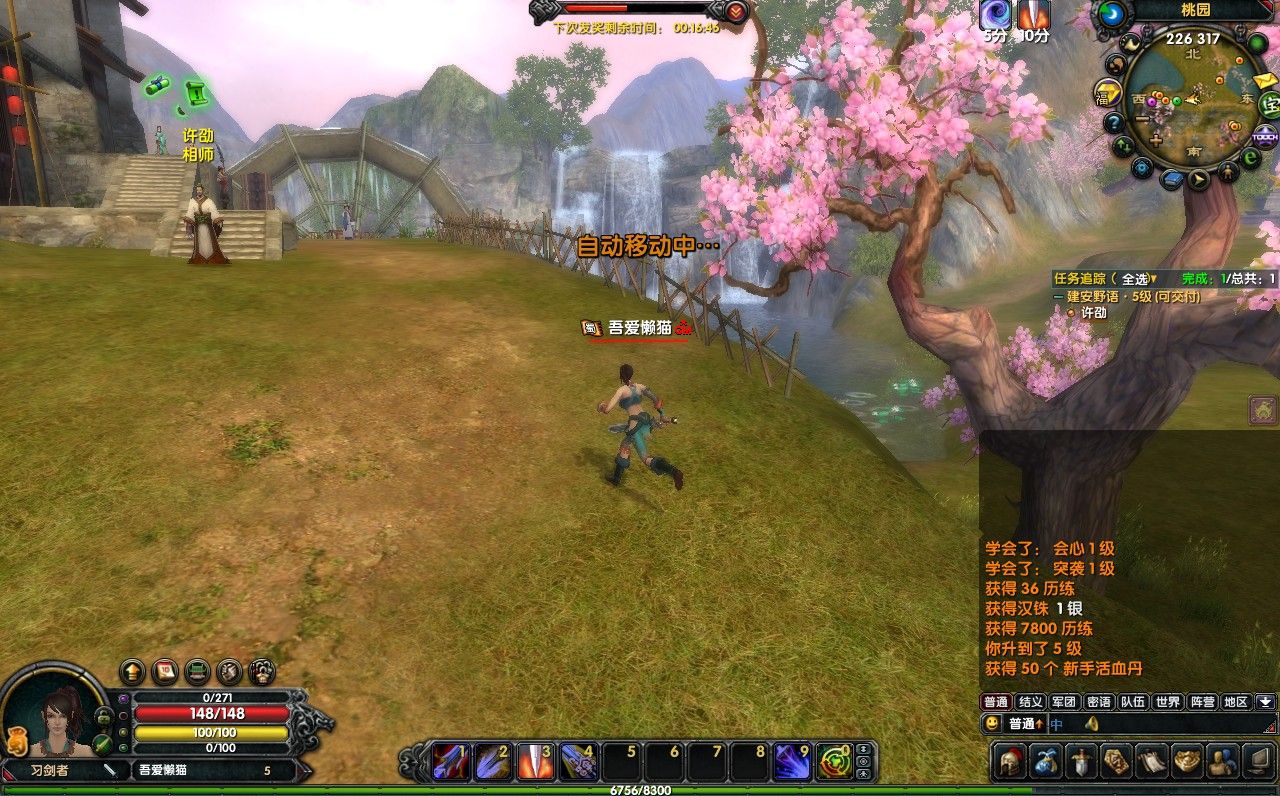This screenshot has width=1280, height=796.
Task: Open the helmet character menu icon
Action: (x=1011, y=761)
